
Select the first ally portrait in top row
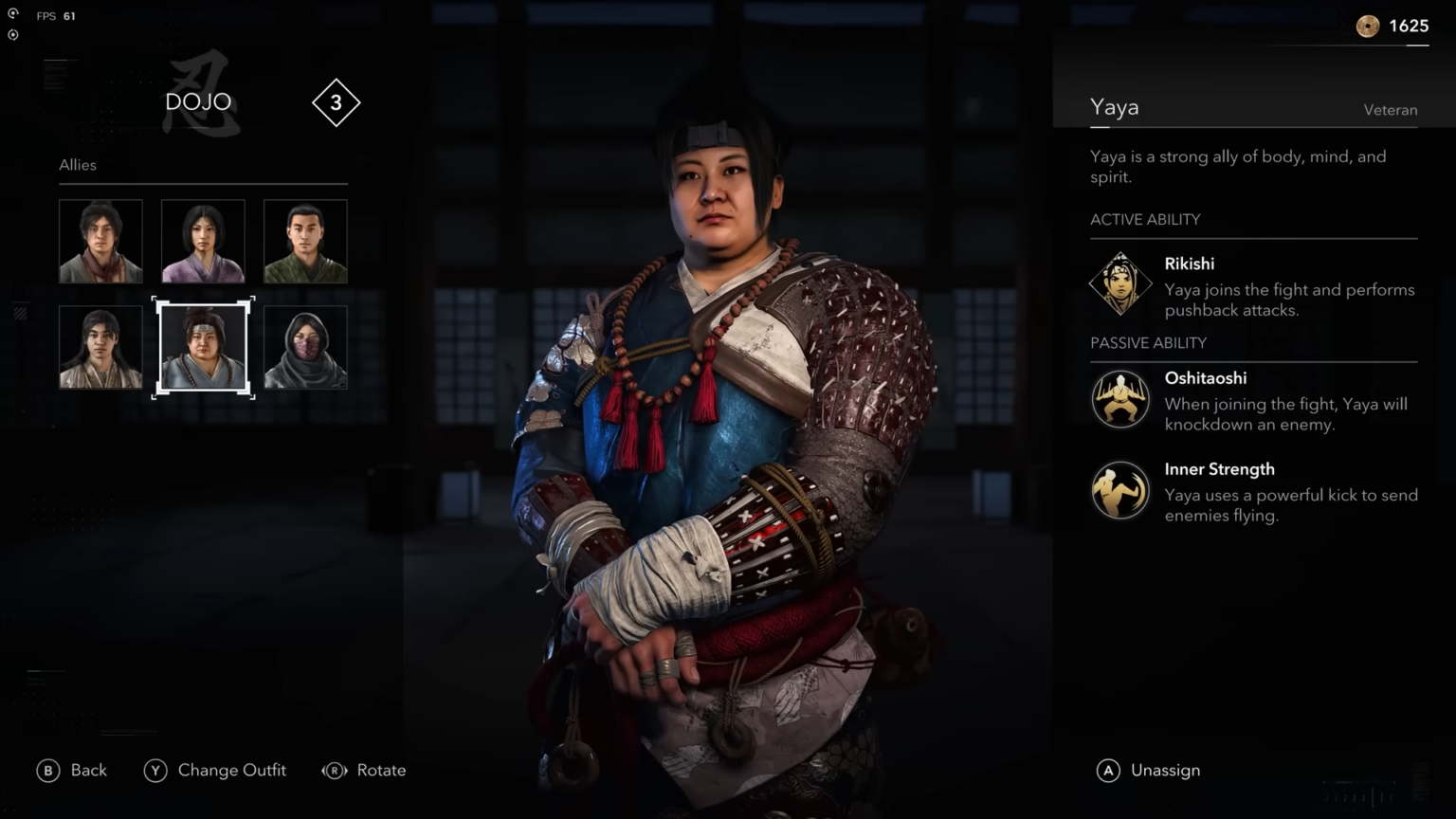pos(100,241)
